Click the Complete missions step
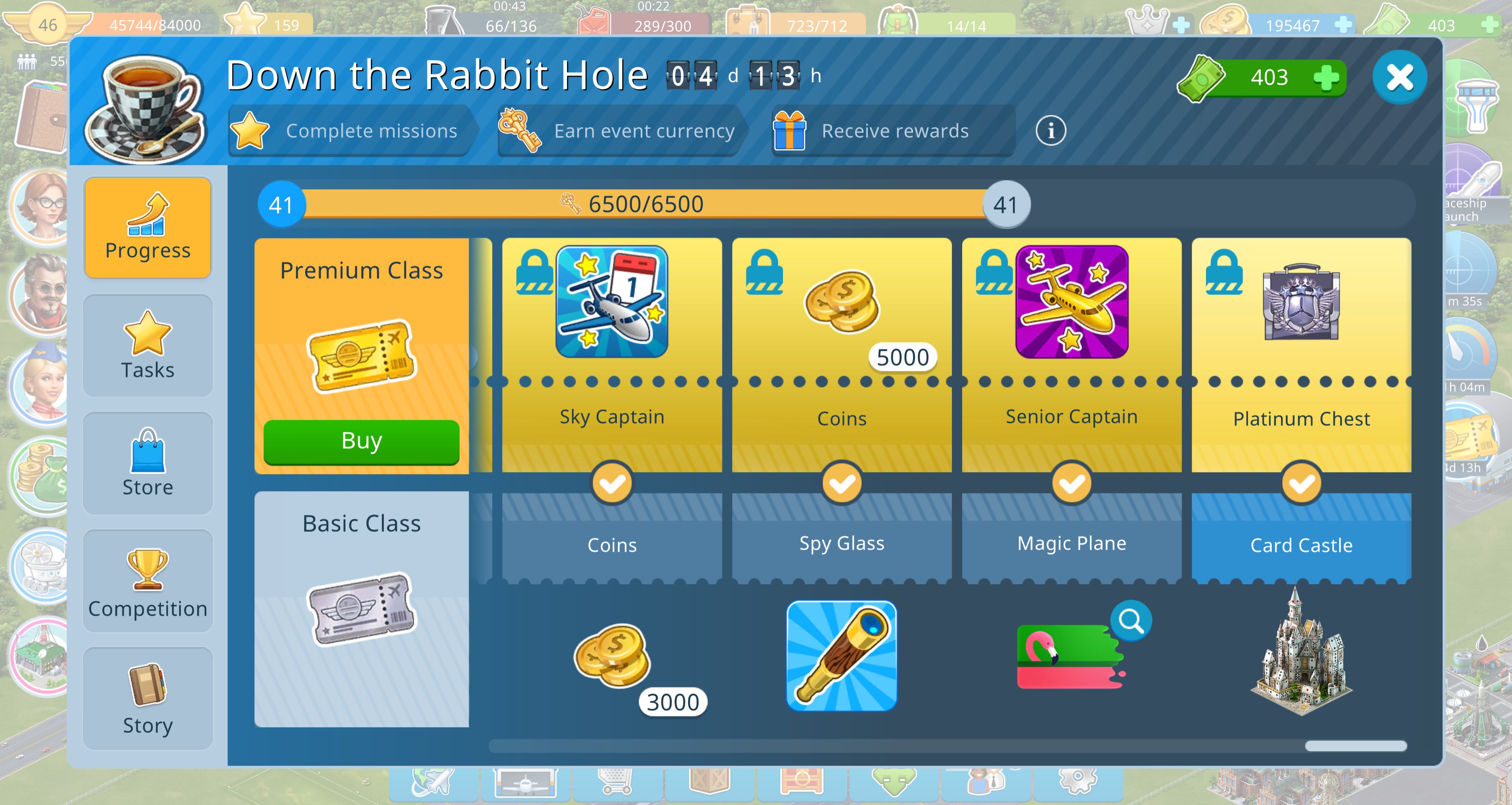 pos(350,130)
